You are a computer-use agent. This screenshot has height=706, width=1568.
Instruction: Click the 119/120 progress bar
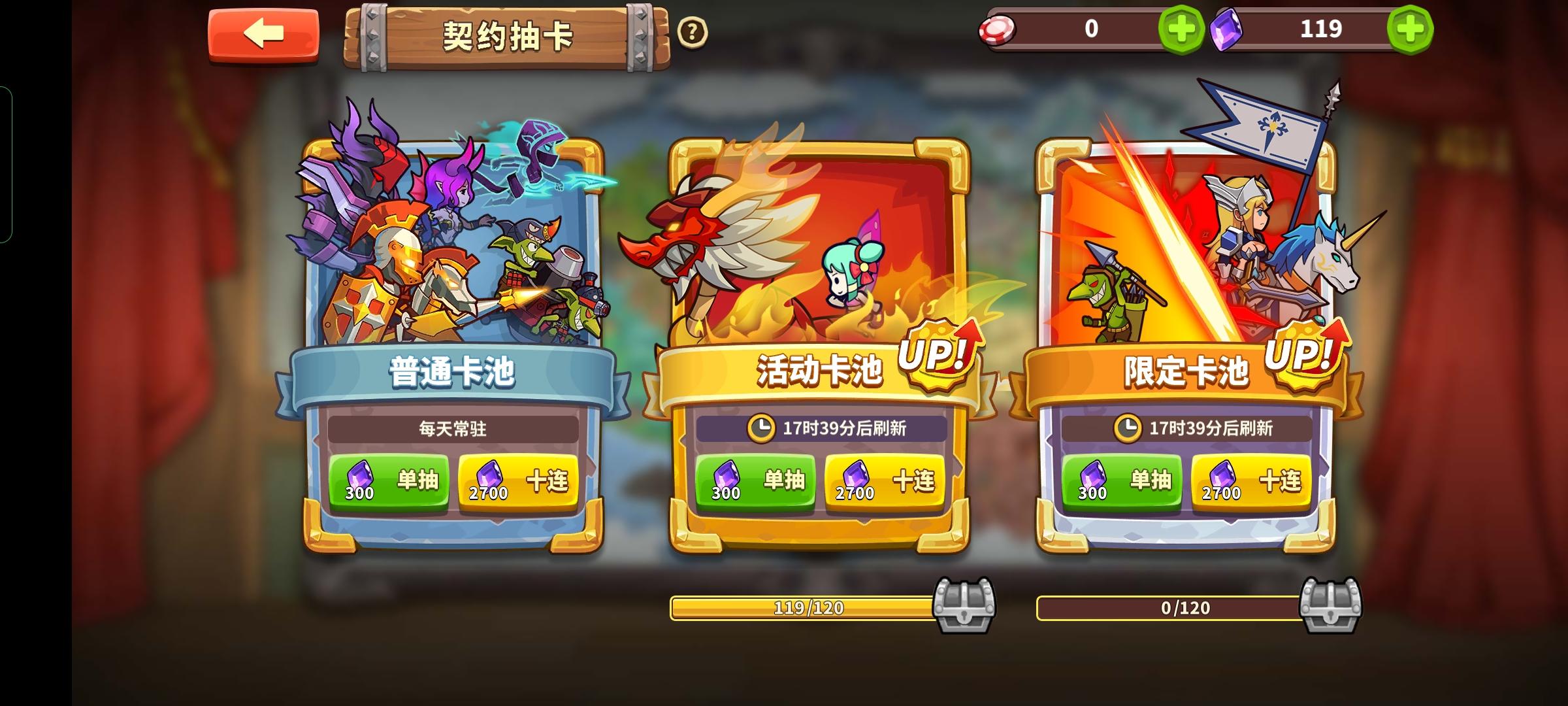pos(807,607)
